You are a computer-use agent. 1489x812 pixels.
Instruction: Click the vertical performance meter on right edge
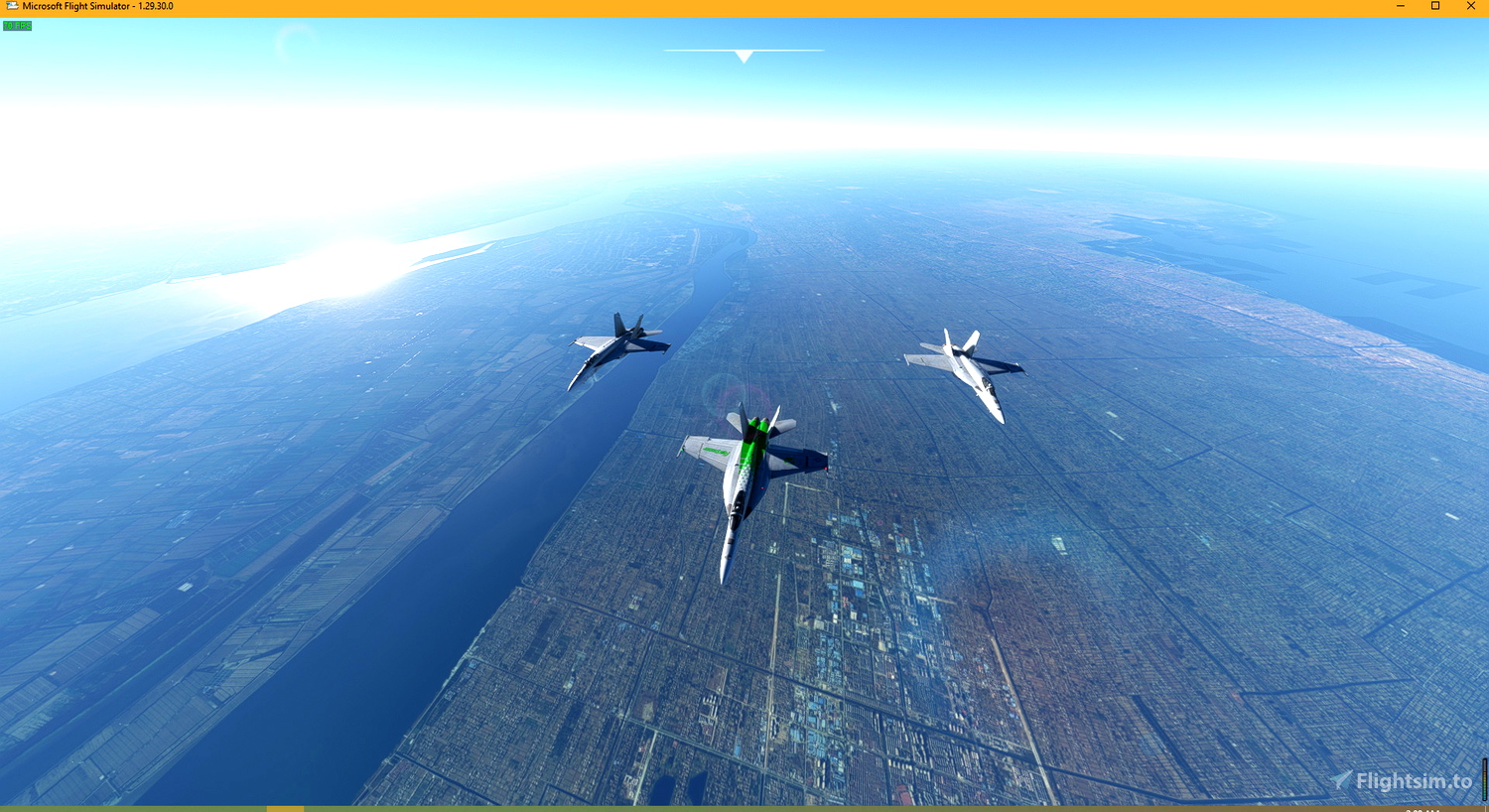click(1484, 780)
